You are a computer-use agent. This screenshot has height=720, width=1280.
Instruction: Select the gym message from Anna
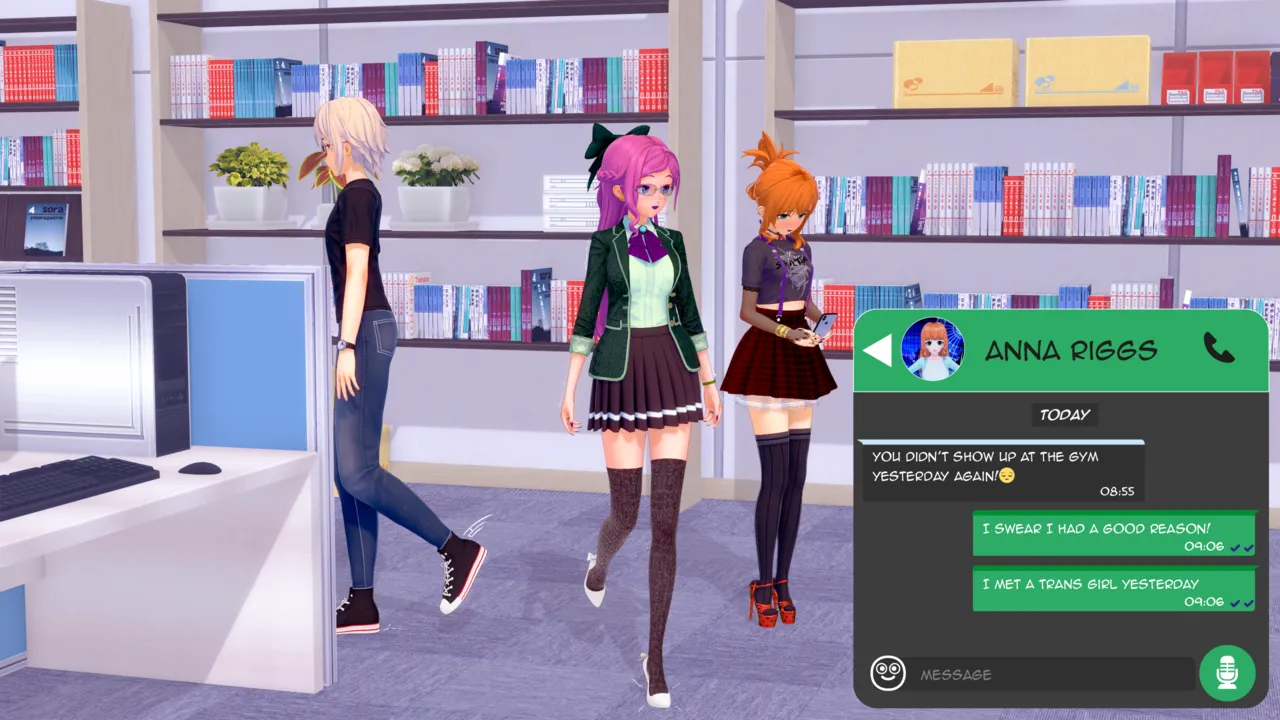click(x=1001, y=471)
